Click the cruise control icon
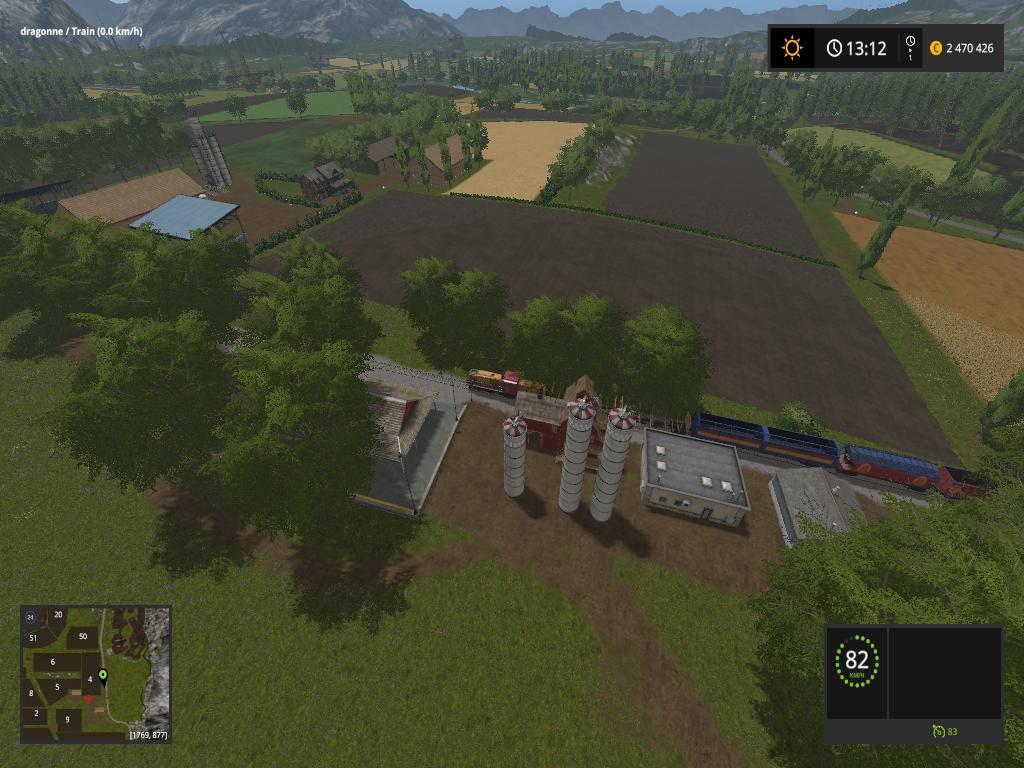 click(x=938, y=732)
